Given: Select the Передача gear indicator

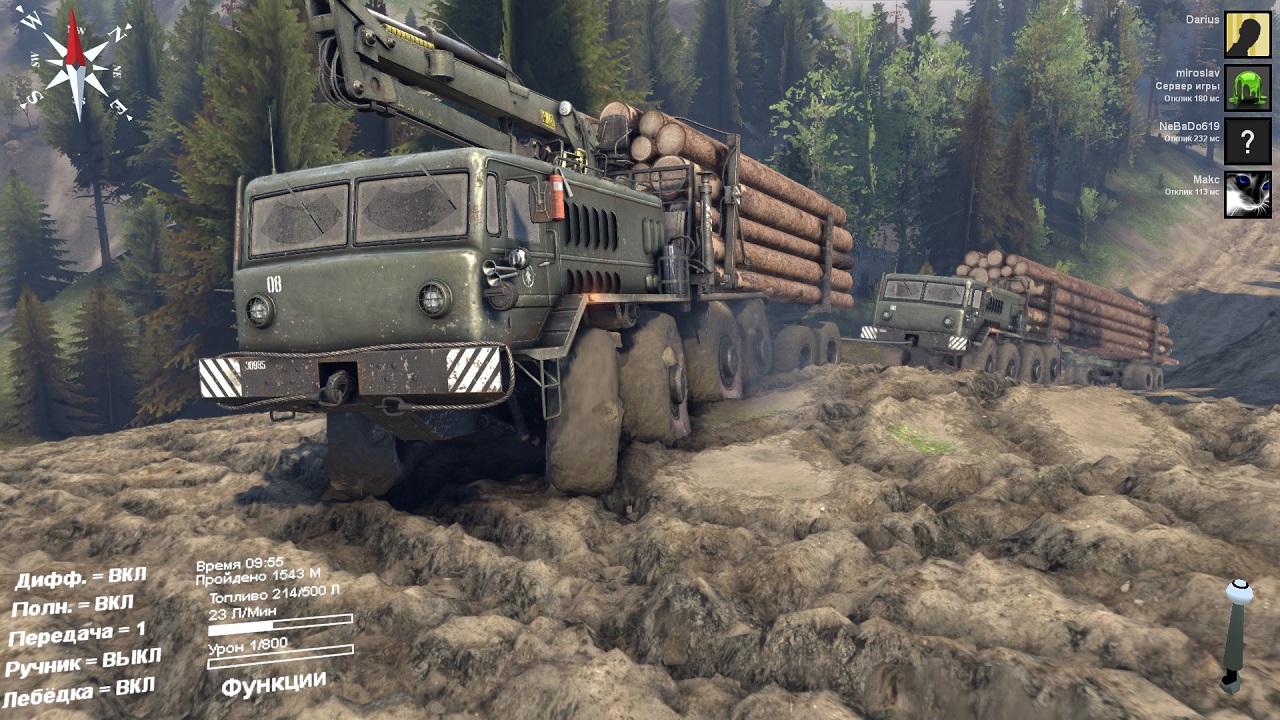Looking at the screenshot, I should pos(77,634).
